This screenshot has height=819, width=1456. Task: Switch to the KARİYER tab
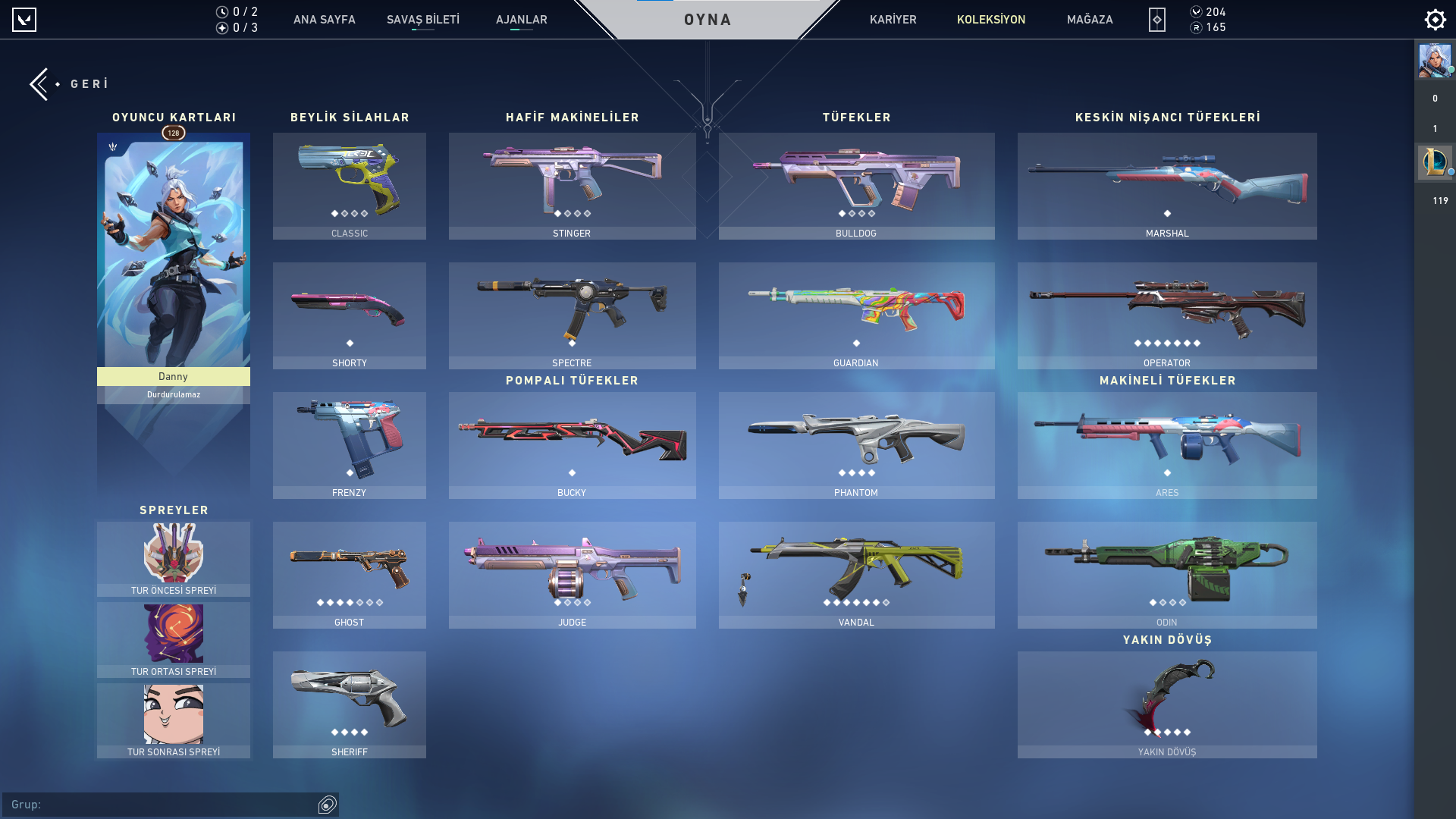click(x=893, y=20)
